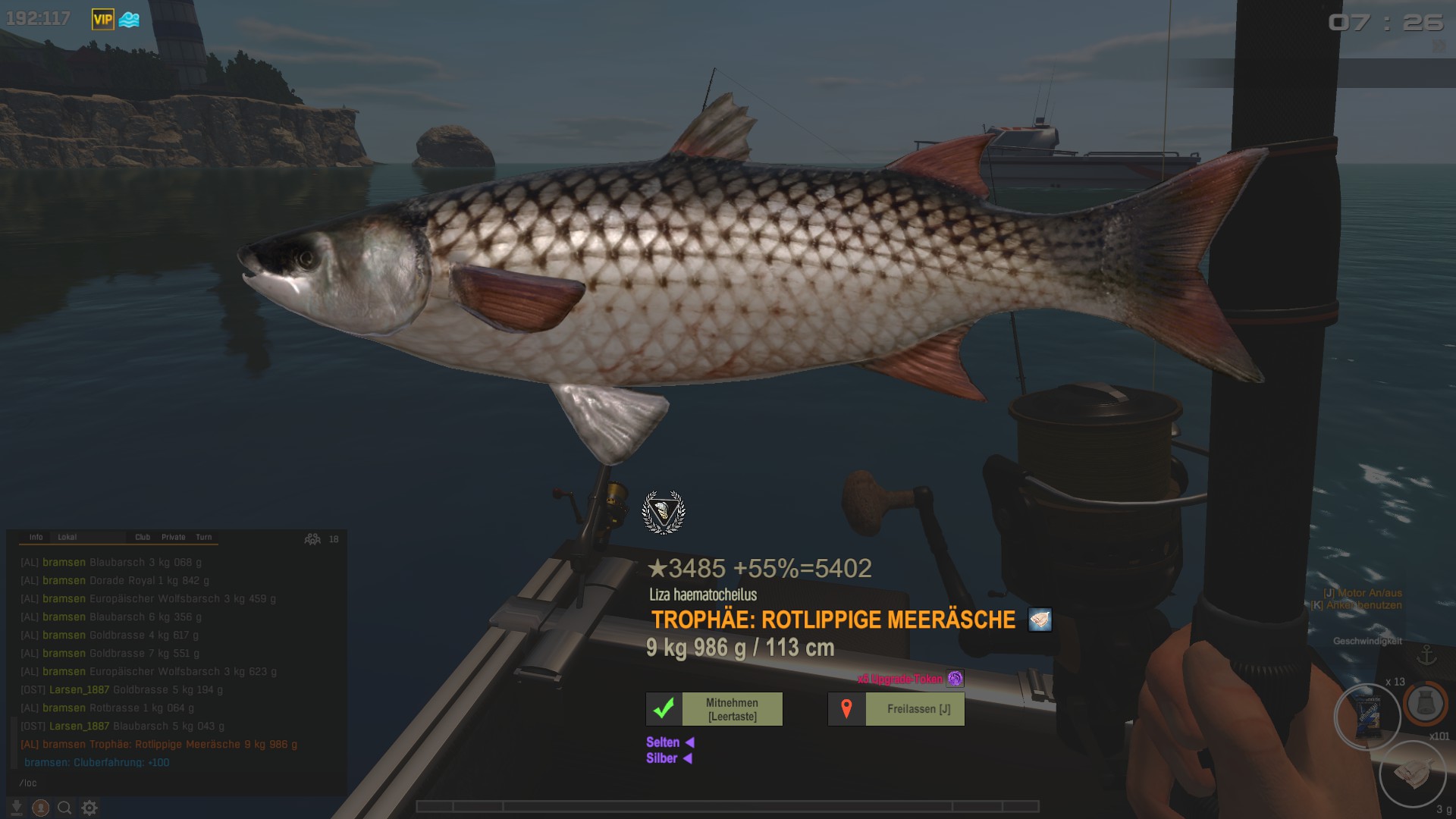Screen dimensions: 1456x819
Task: Open the online players list icon
Action: coord(312,539)
